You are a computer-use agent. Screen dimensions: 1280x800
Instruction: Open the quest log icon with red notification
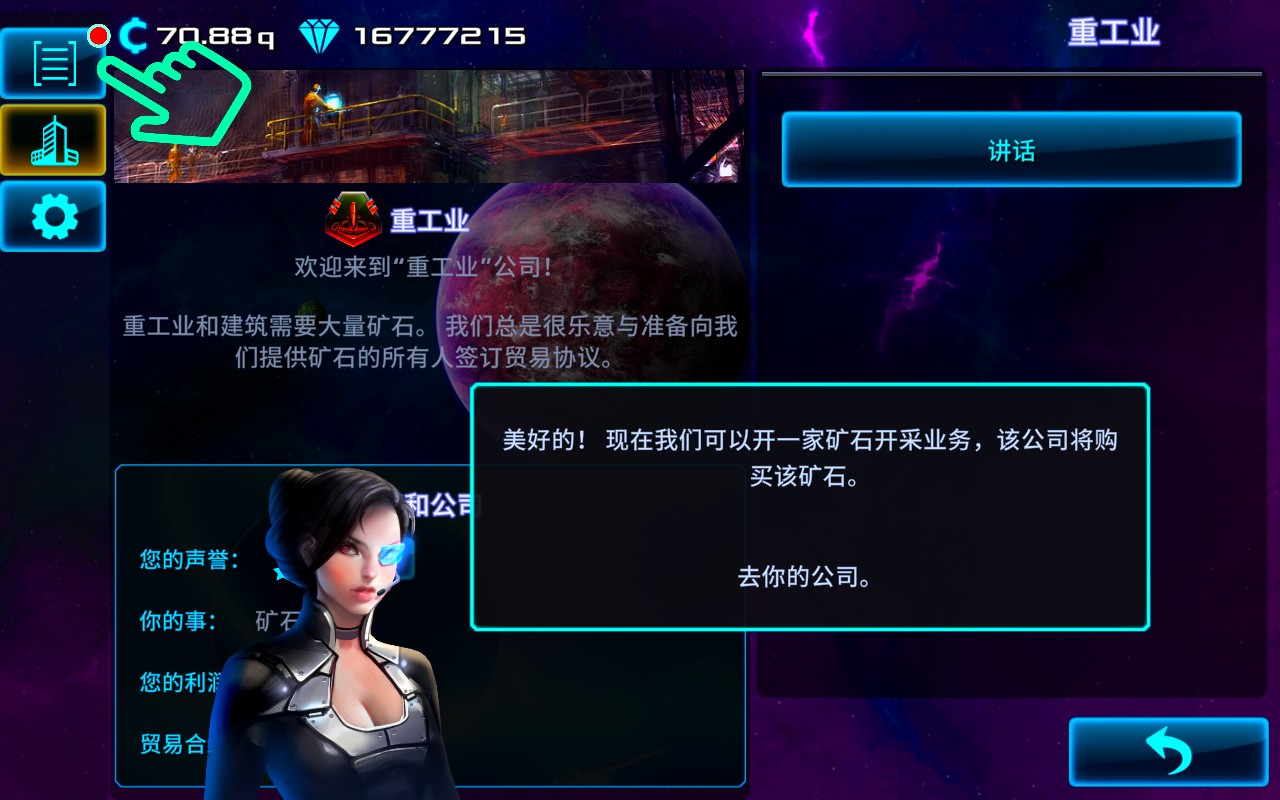tap(52, 62)
